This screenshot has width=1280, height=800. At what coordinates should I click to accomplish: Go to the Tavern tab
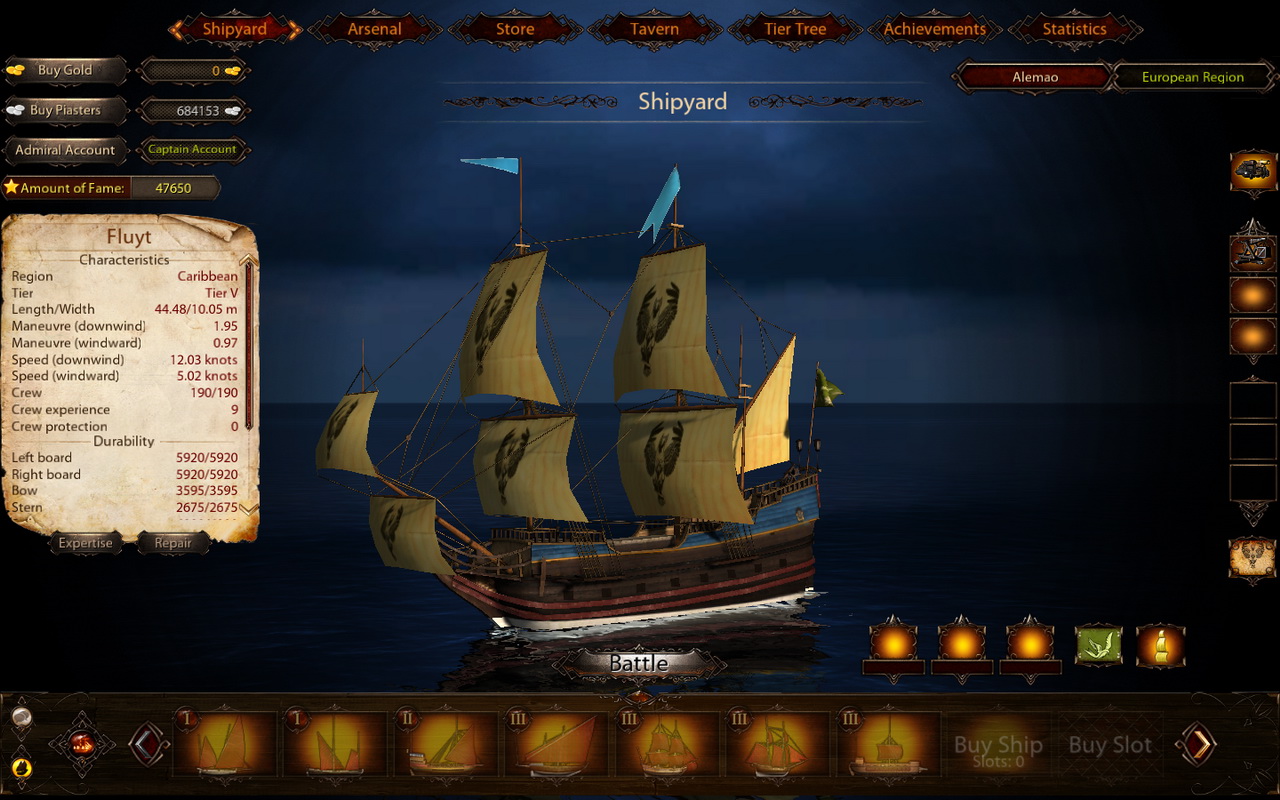tap(655, 29)
